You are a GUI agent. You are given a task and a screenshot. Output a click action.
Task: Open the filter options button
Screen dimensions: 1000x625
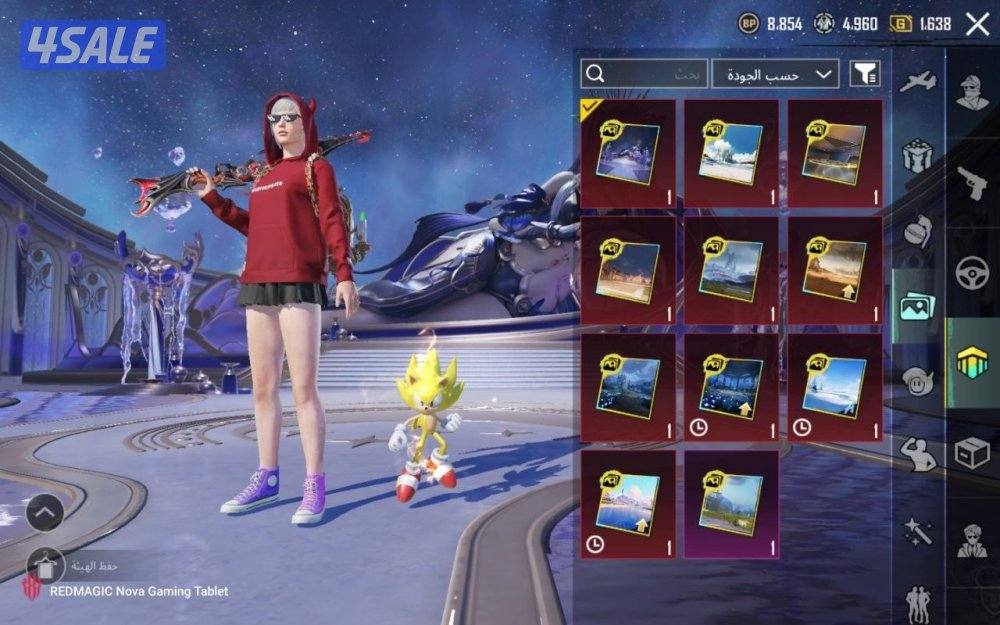(x=865, y=73)
